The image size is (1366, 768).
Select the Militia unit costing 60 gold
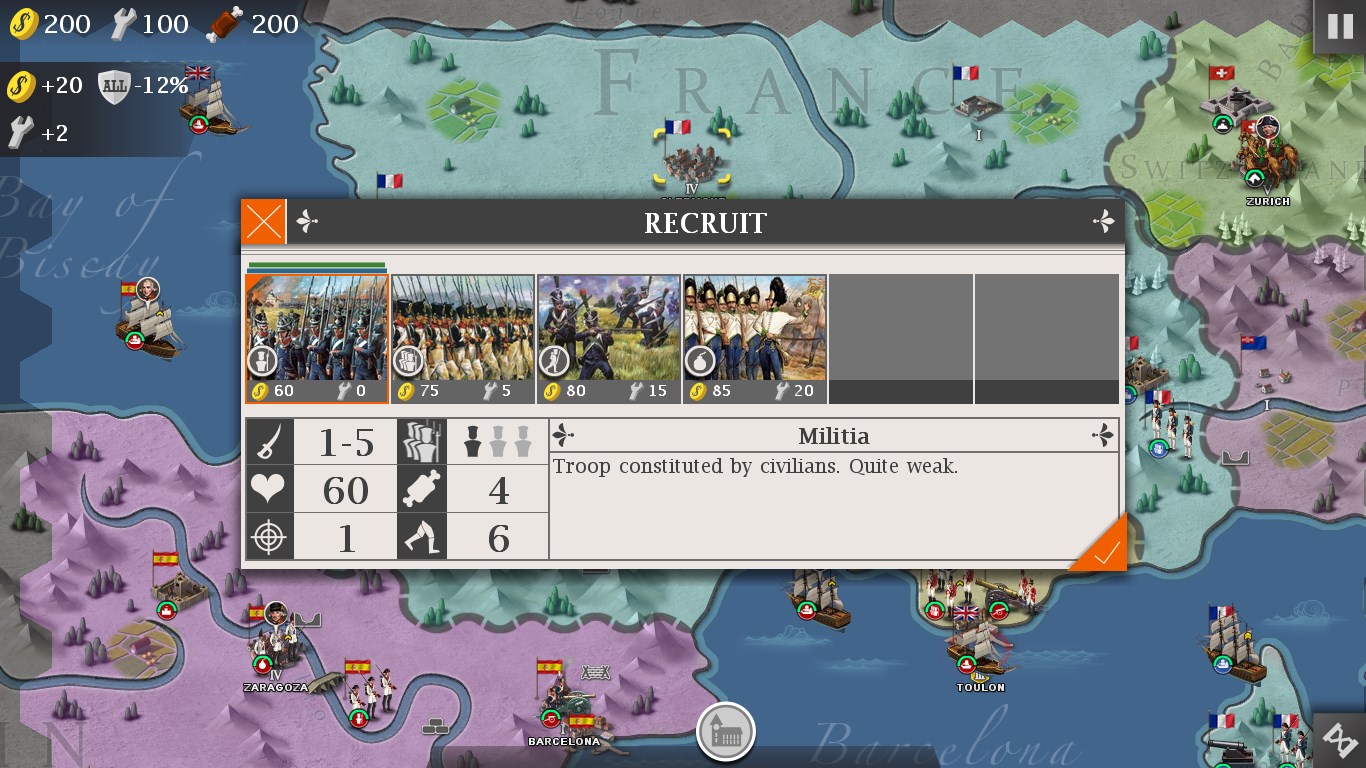(317, 339)
